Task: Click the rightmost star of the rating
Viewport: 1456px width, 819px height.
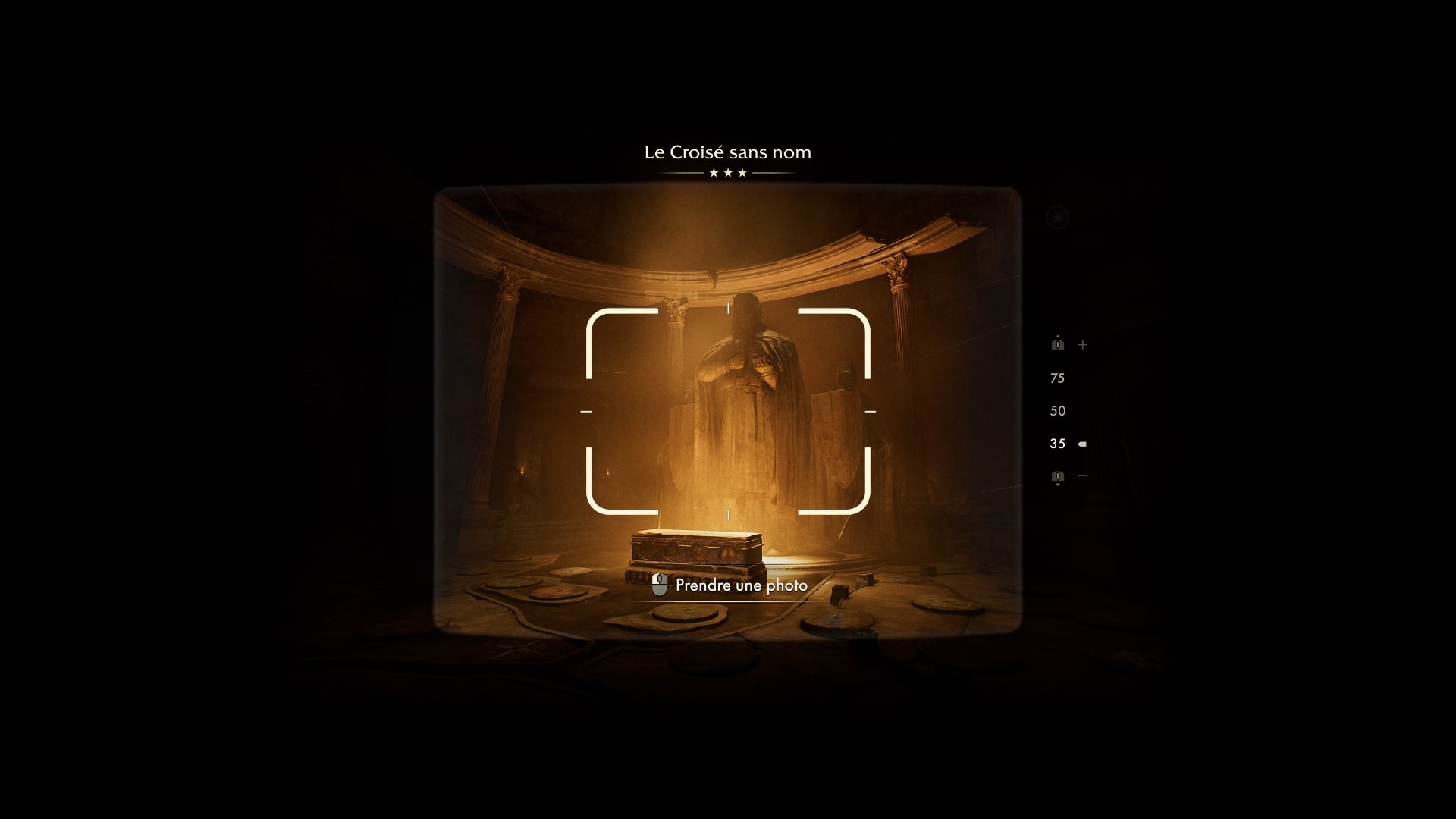Action: click(x=742, y=173)
